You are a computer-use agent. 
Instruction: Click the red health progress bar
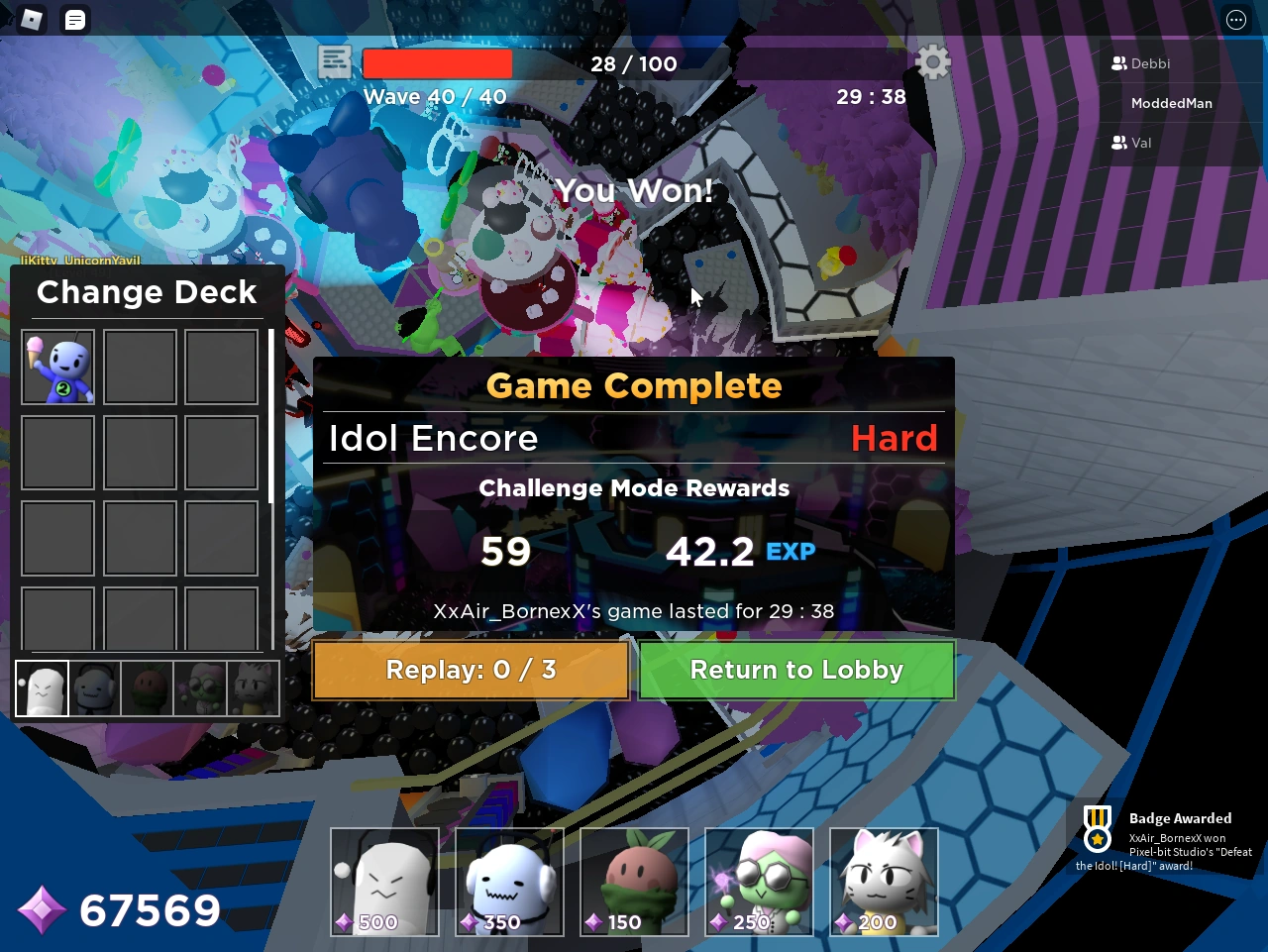[436, 62]
